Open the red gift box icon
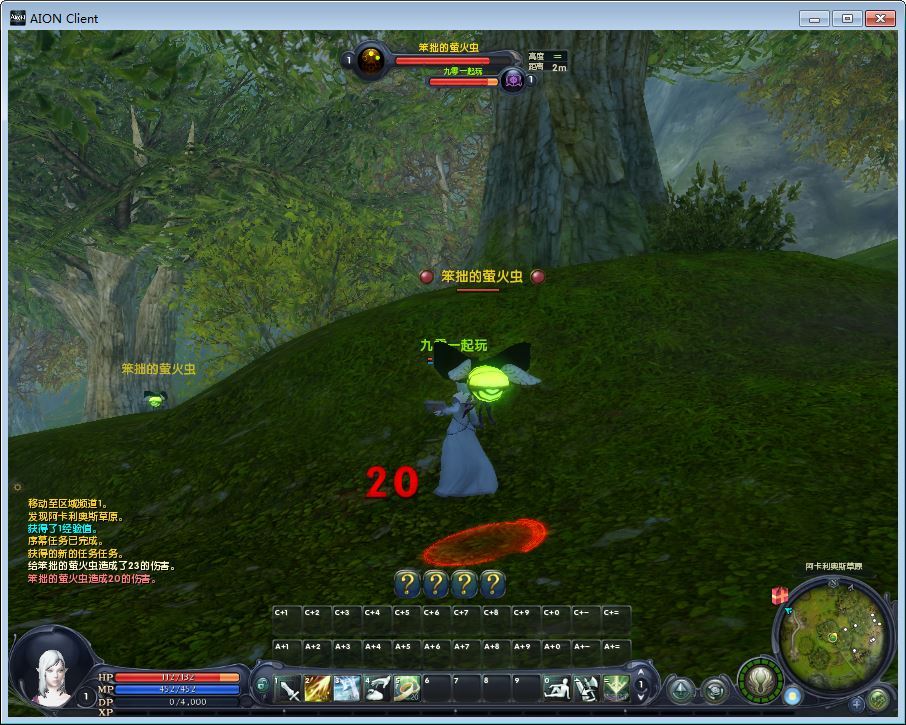The image size is (906, 725). [x=780, y=595]
